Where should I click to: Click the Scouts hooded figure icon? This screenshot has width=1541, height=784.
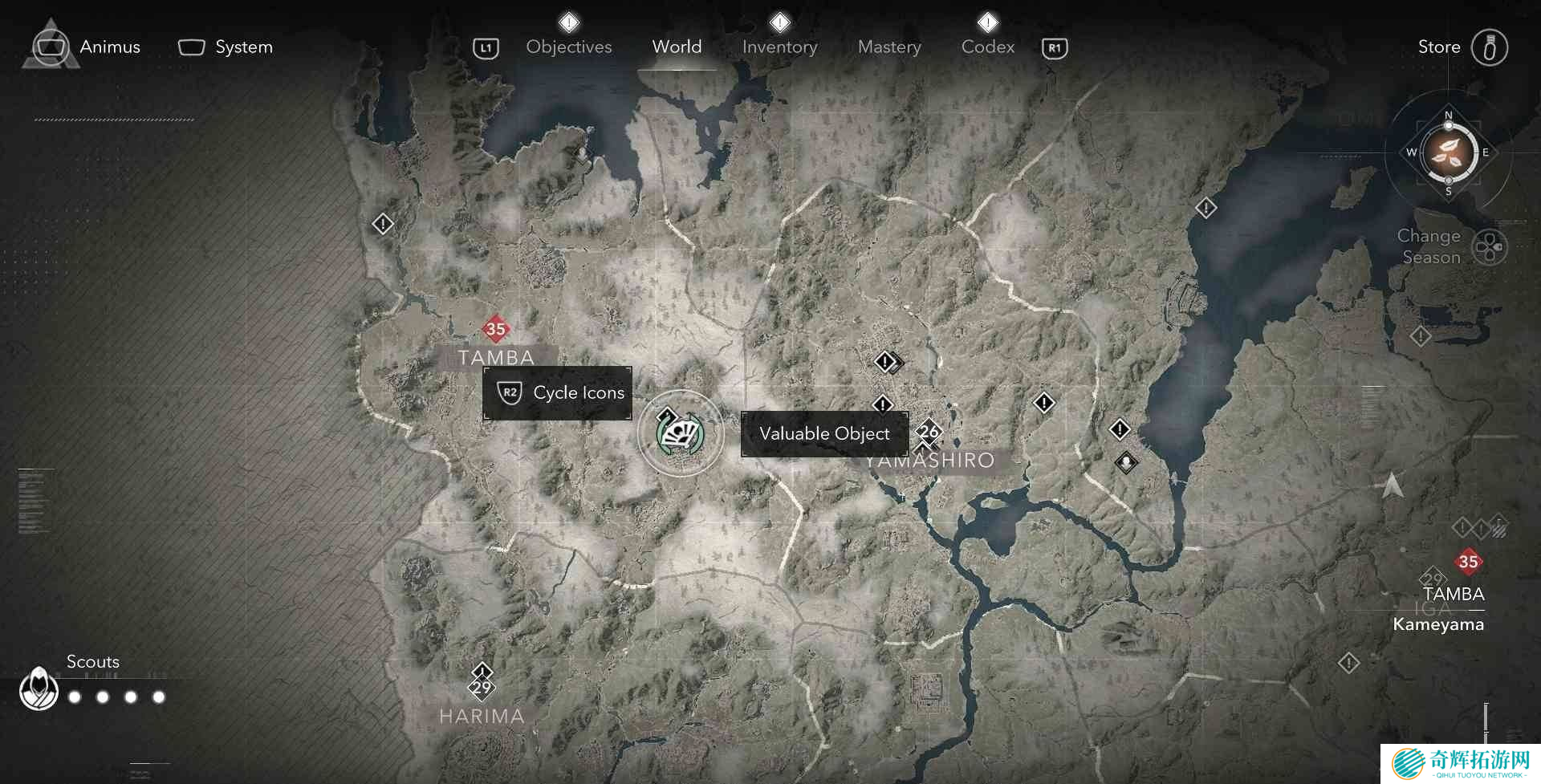coord(39,689)
